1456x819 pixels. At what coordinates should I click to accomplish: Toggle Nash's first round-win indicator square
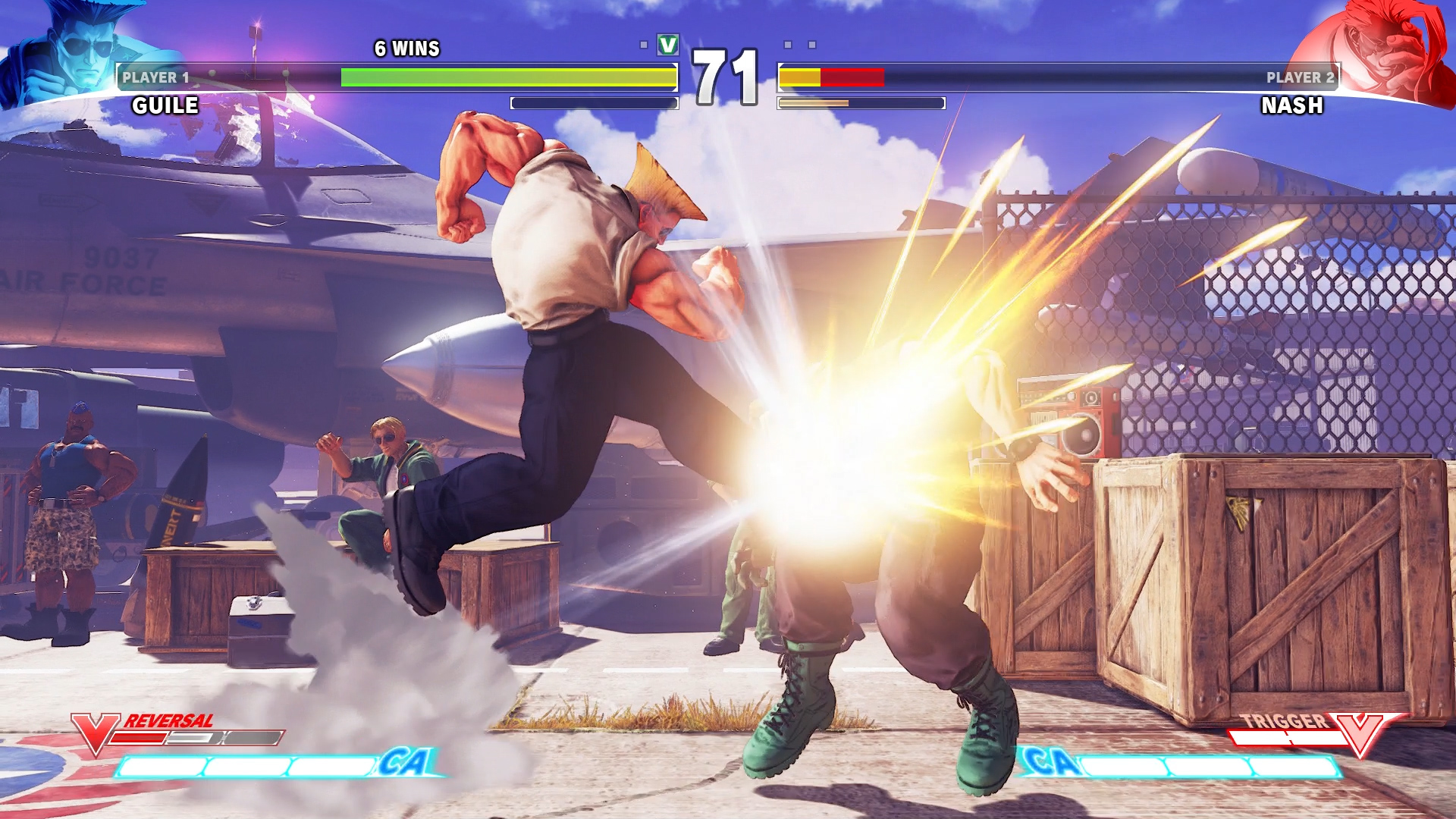tap(789, 45)
